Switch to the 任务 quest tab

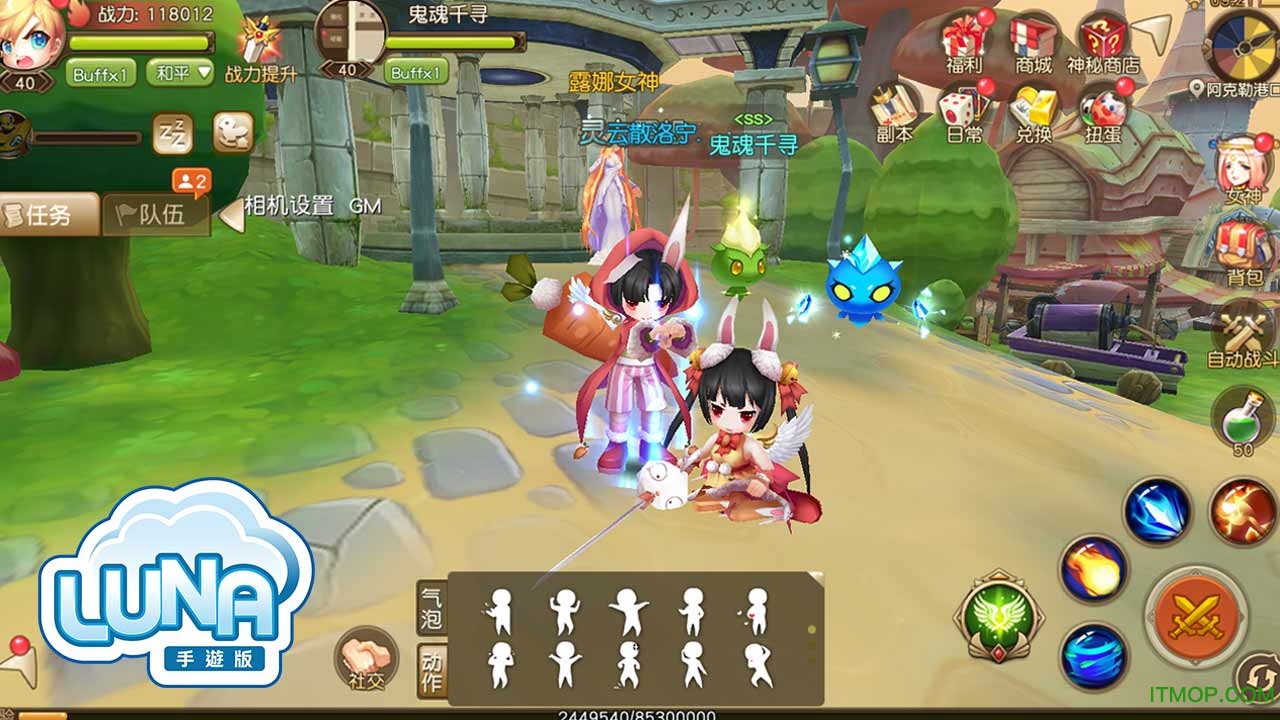coord(50,214)
